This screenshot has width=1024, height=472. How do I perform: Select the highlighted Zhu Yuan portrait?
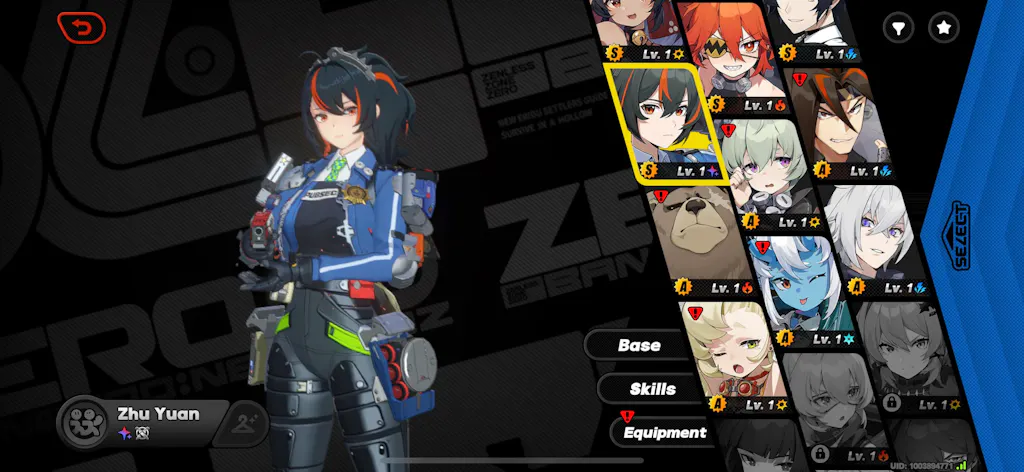click(662, 120)
